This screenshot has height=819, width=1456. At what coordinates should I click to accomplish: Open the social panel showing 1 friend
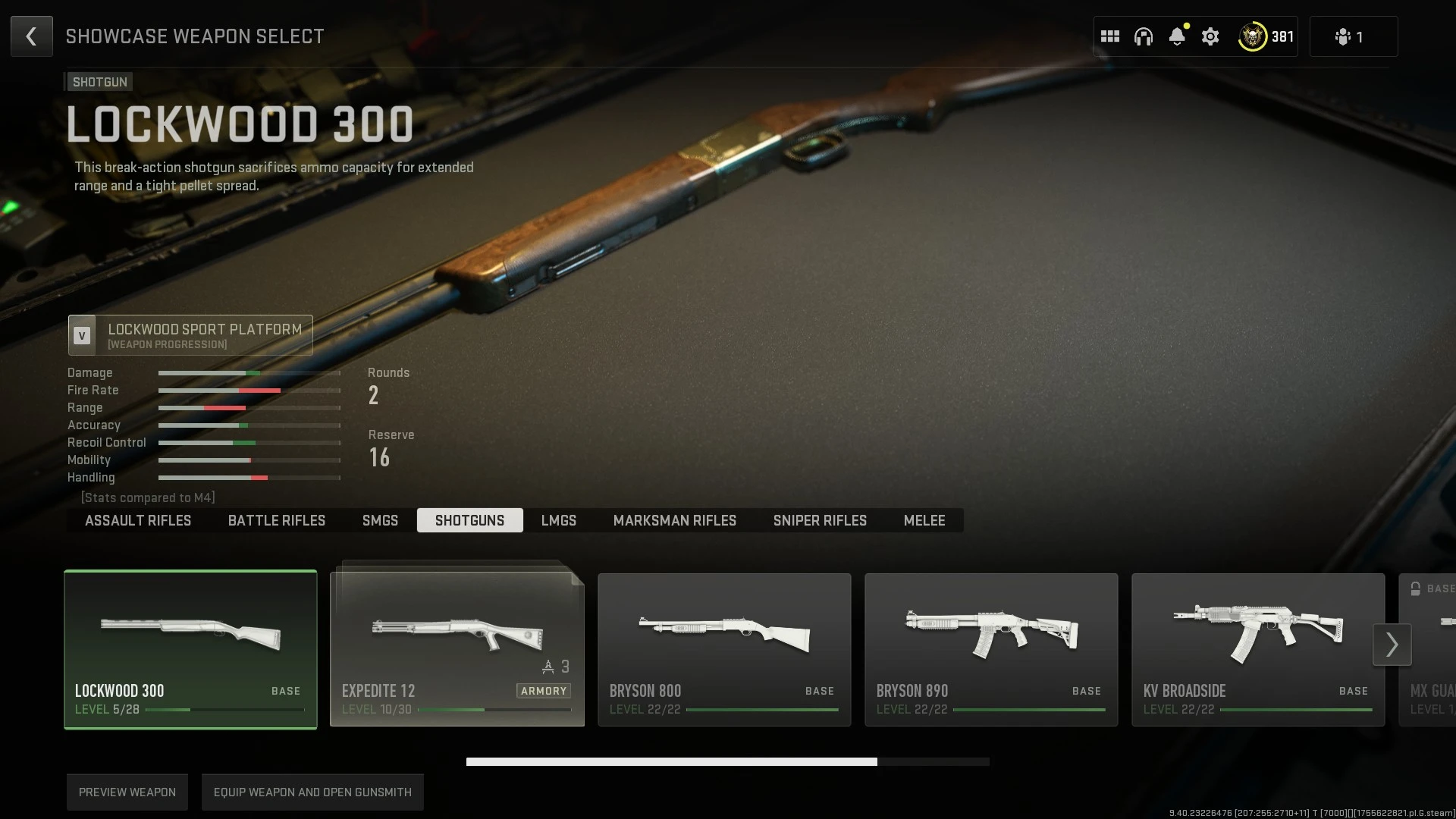coord(1352,36)
